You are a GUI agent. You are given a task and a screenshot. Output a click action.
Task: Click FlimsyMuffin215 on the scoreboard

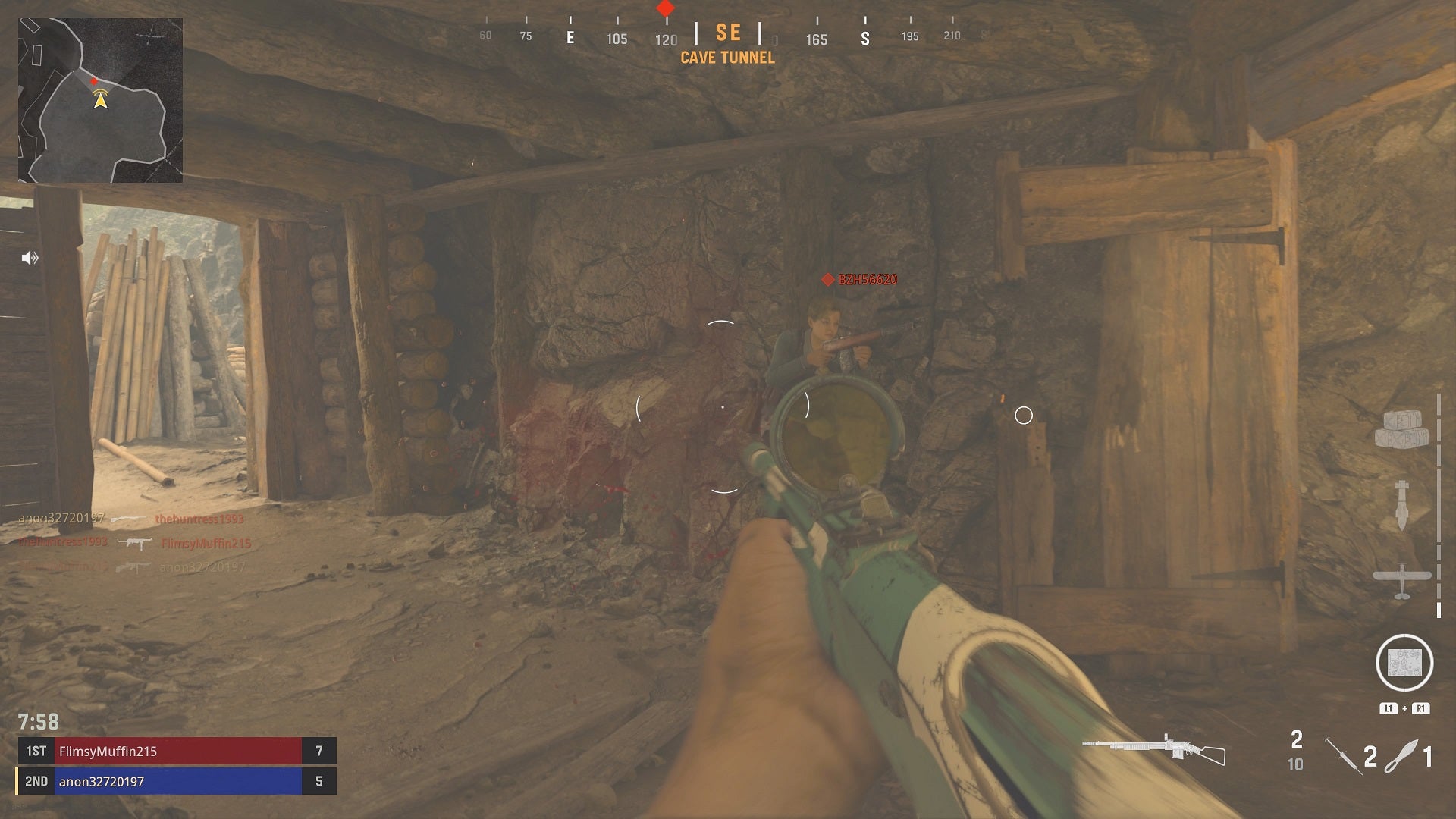pos(110,752)
